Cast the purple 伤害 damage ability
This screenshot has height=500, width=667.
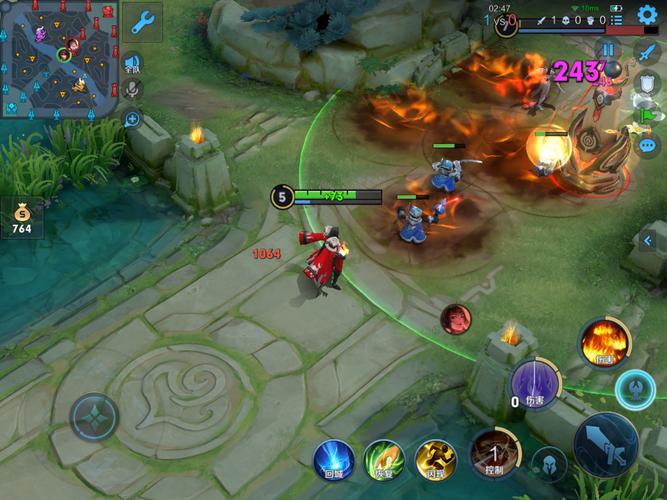[x=535, y=383]
